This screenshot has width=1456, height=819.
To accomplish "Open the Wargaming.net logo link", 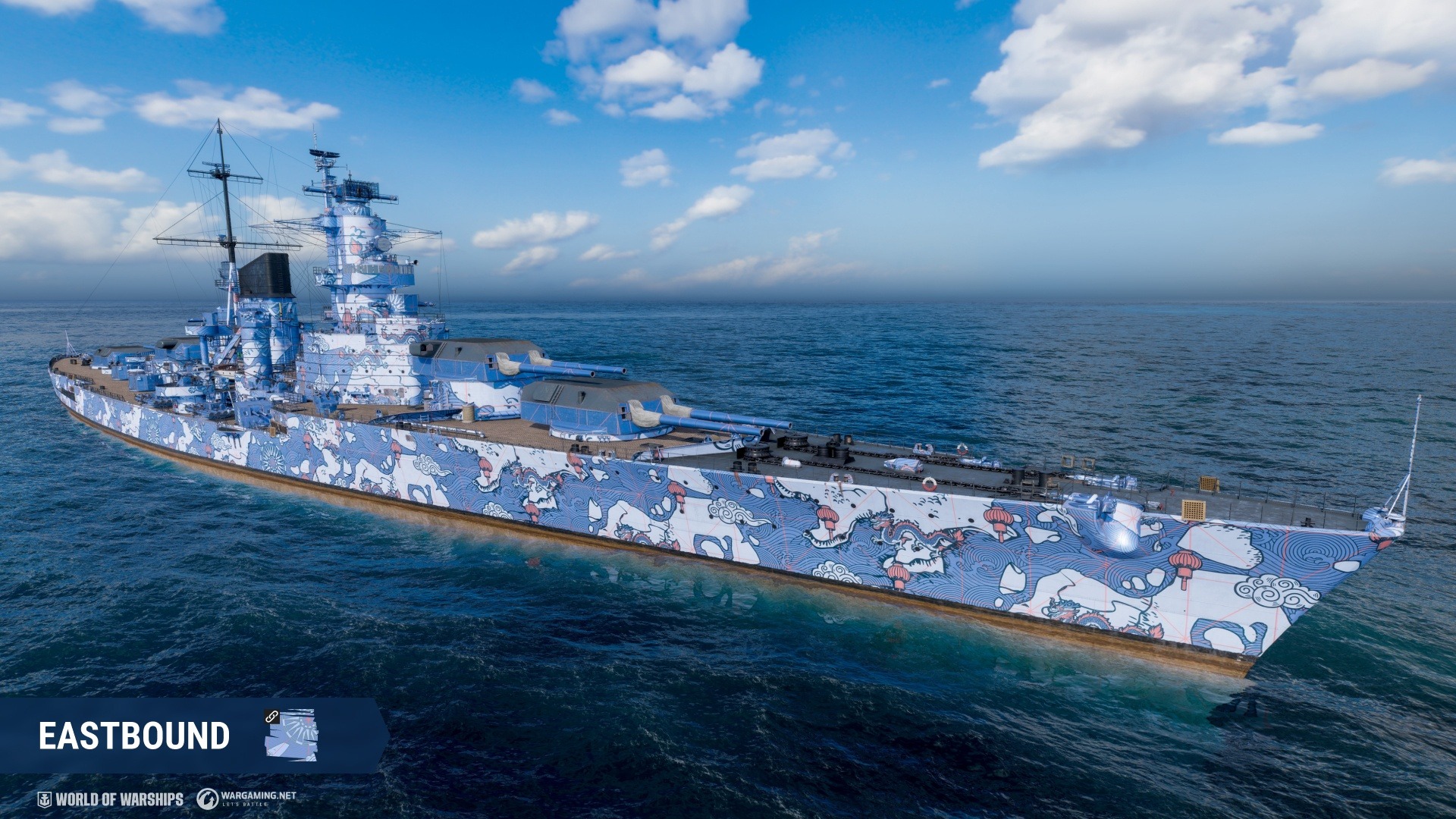I will [x=246, y=799].
